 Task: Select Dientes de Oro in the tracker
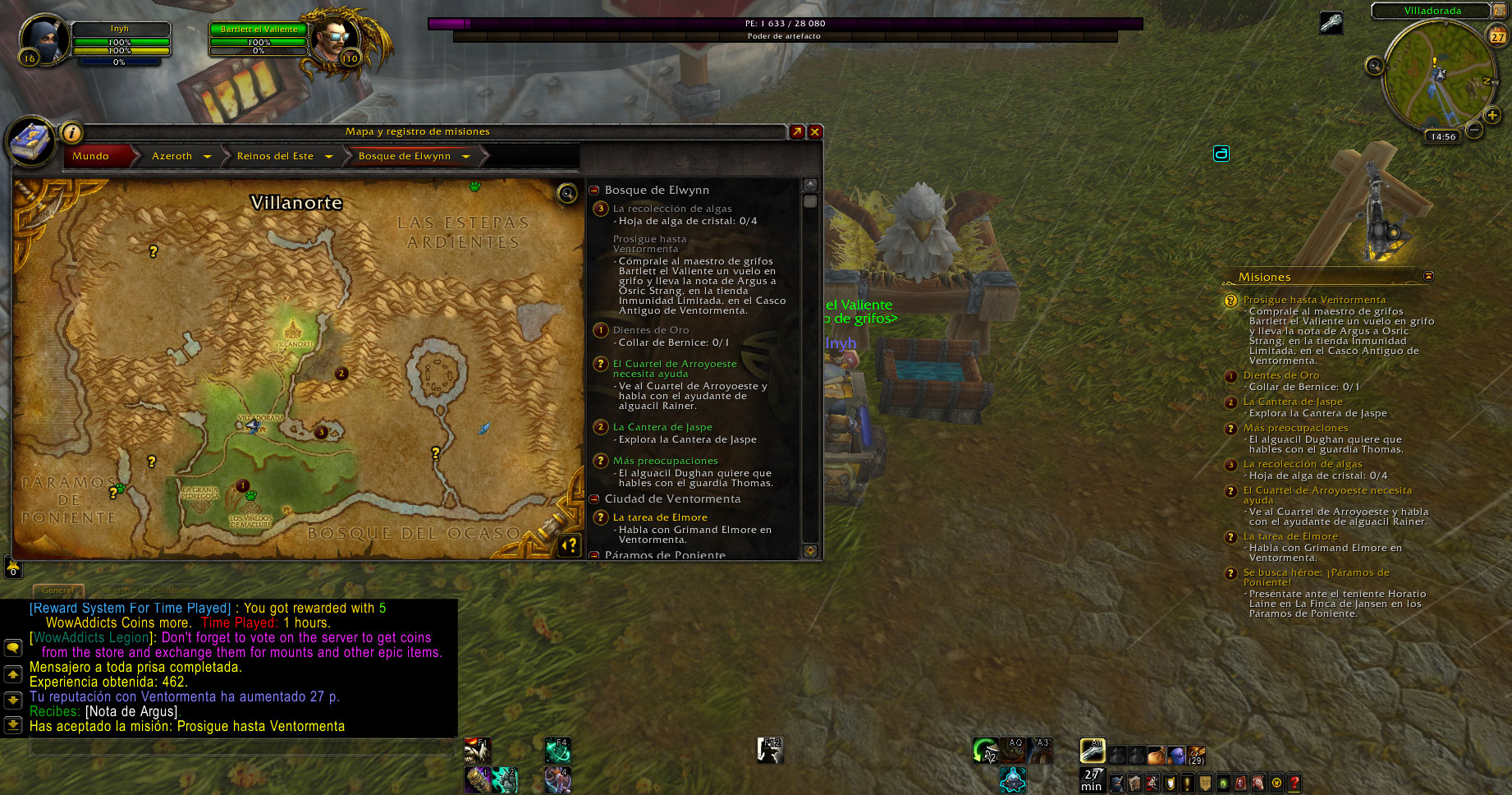1281,375
